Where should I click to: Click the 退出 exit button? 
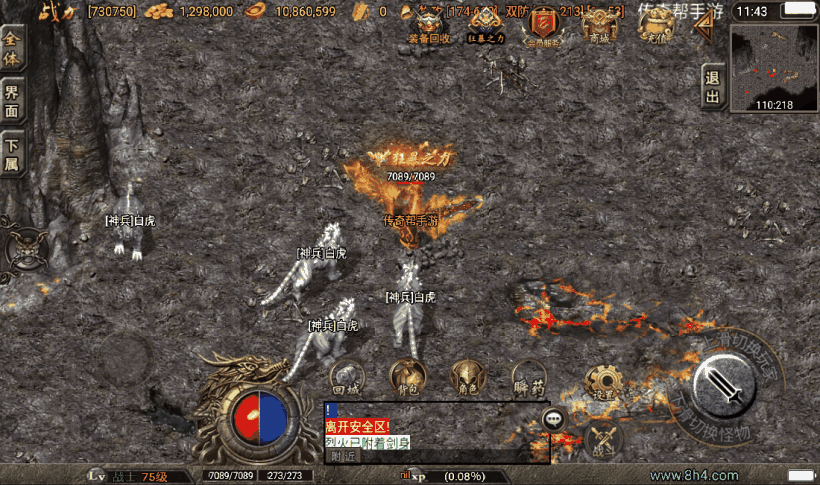712,88
